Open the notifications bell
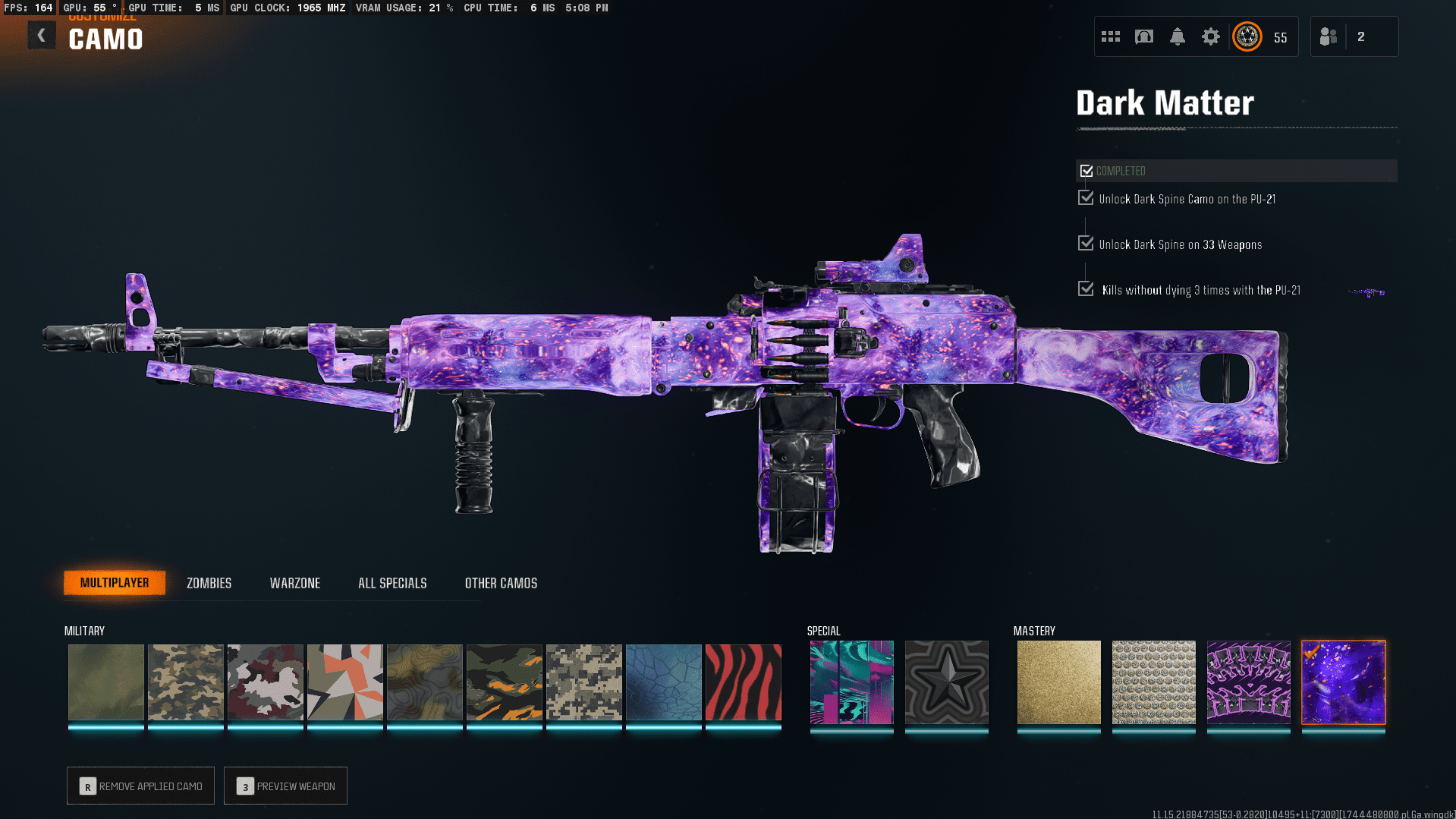 coord(1177,36)
